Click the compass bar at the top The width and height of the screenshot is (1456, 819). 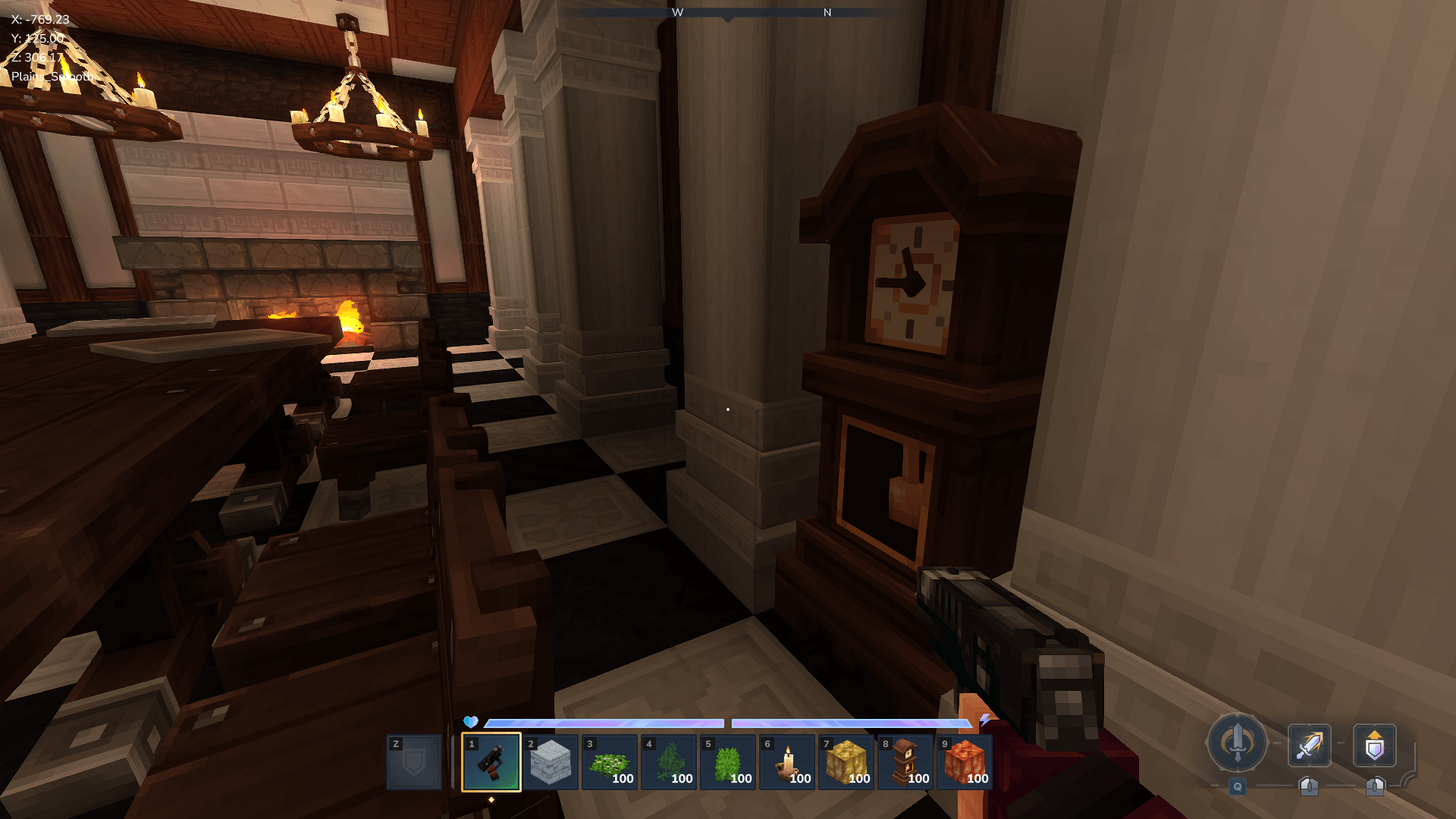[728, 13]
